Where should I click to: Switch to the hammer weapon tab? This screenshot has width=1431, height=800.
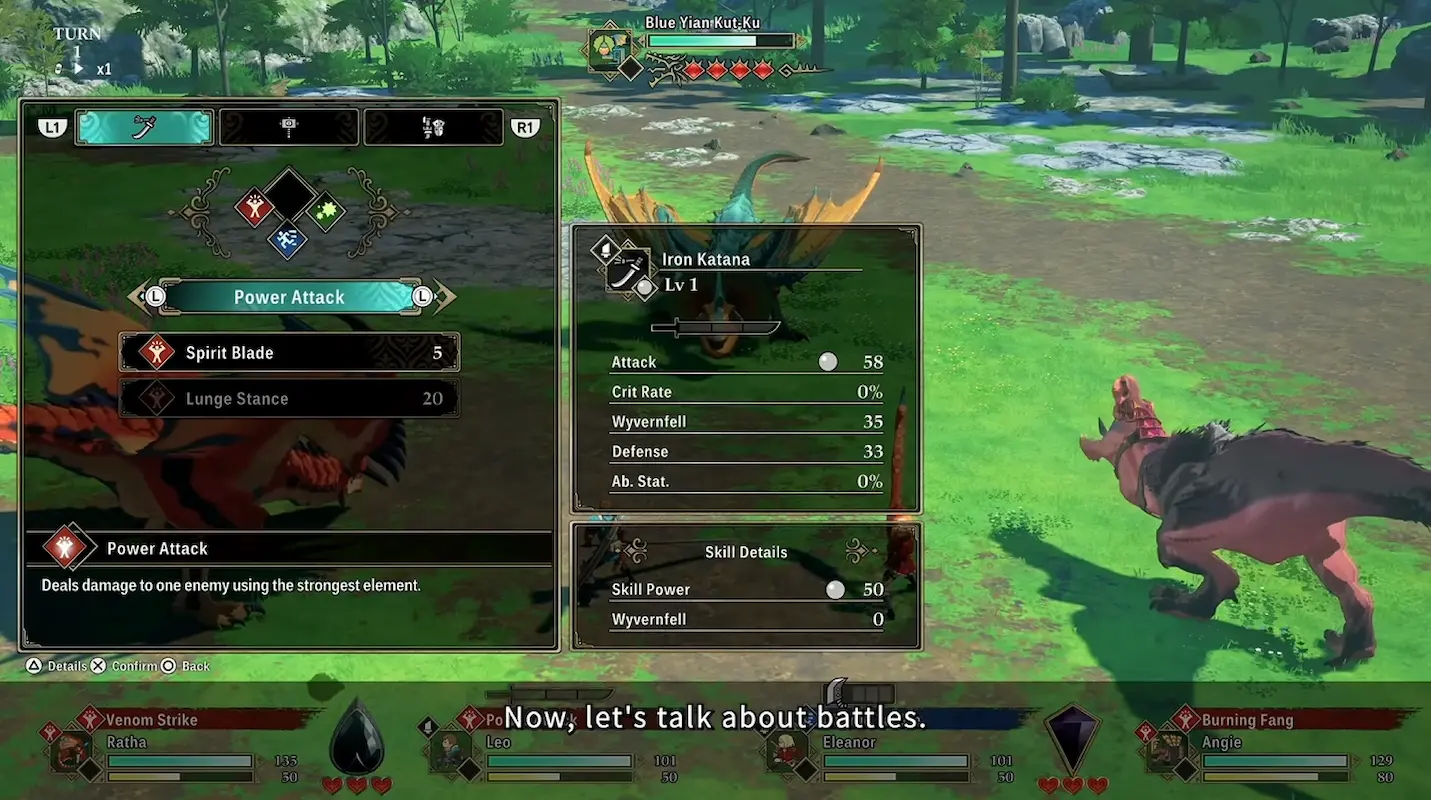pos(289,127)
